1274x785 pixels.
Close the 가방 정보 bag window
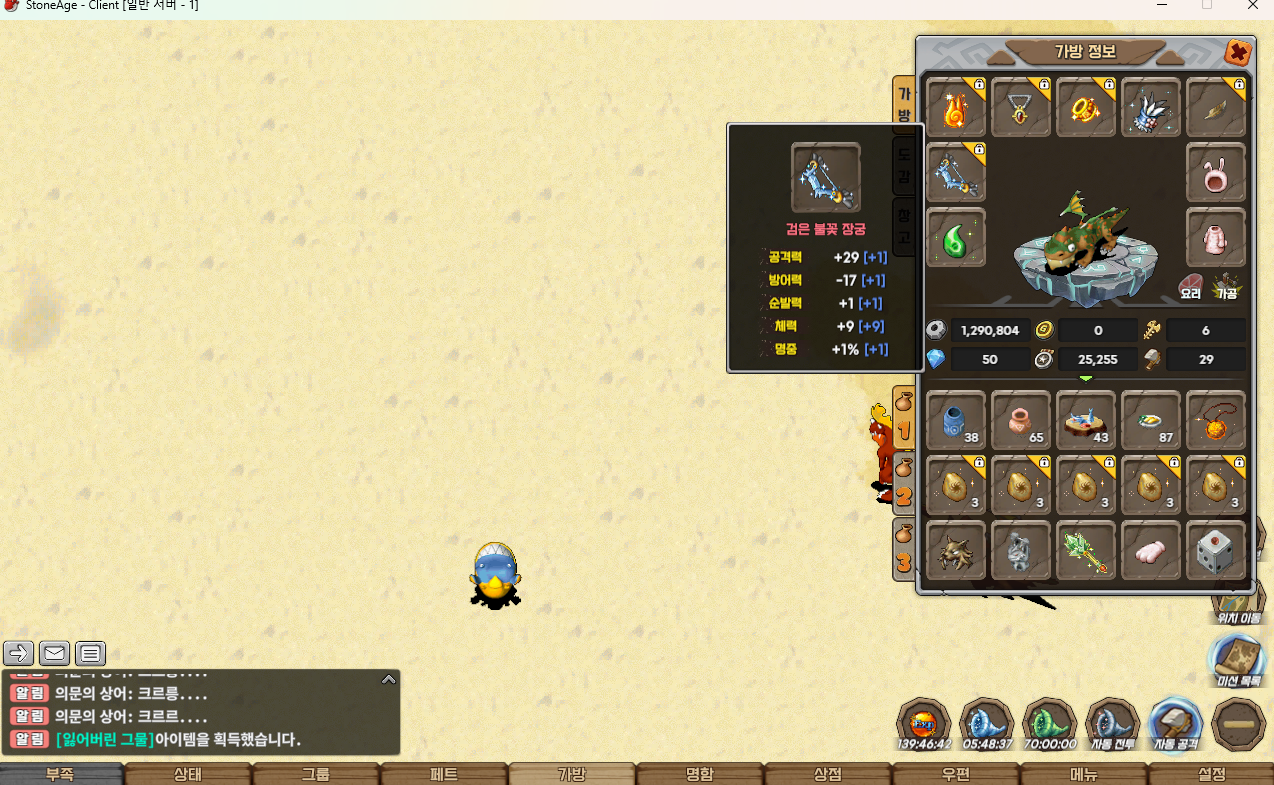point(1237,52)
